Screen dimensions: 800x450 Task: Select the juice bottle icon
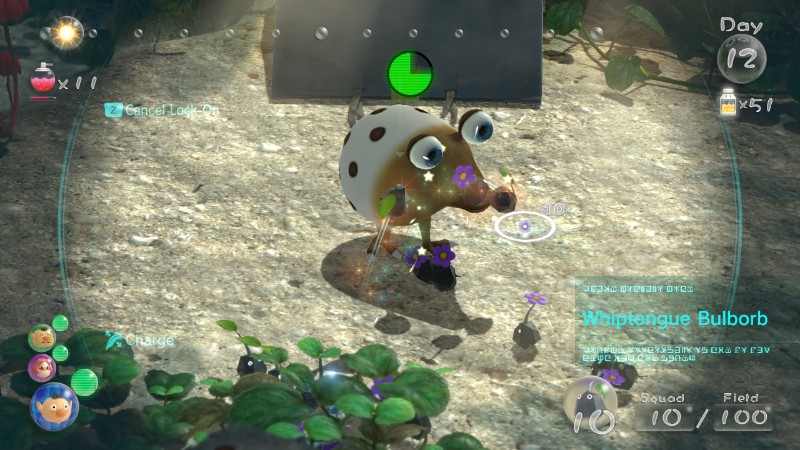(728, 105)
